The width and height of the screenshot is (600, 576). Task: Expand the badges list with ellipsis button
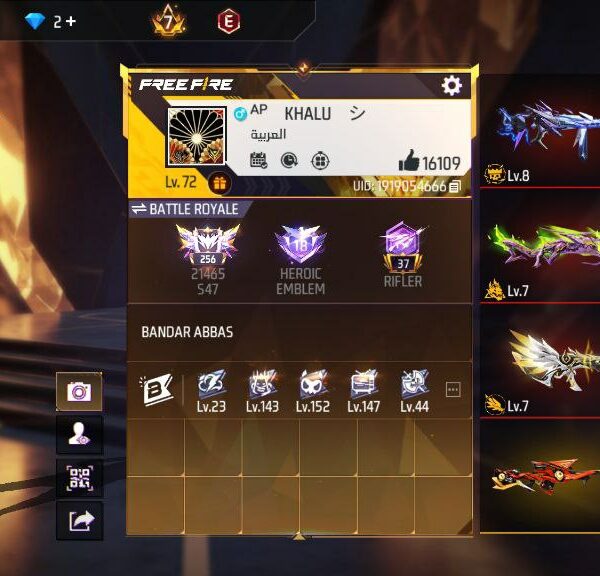coord(453,390)
